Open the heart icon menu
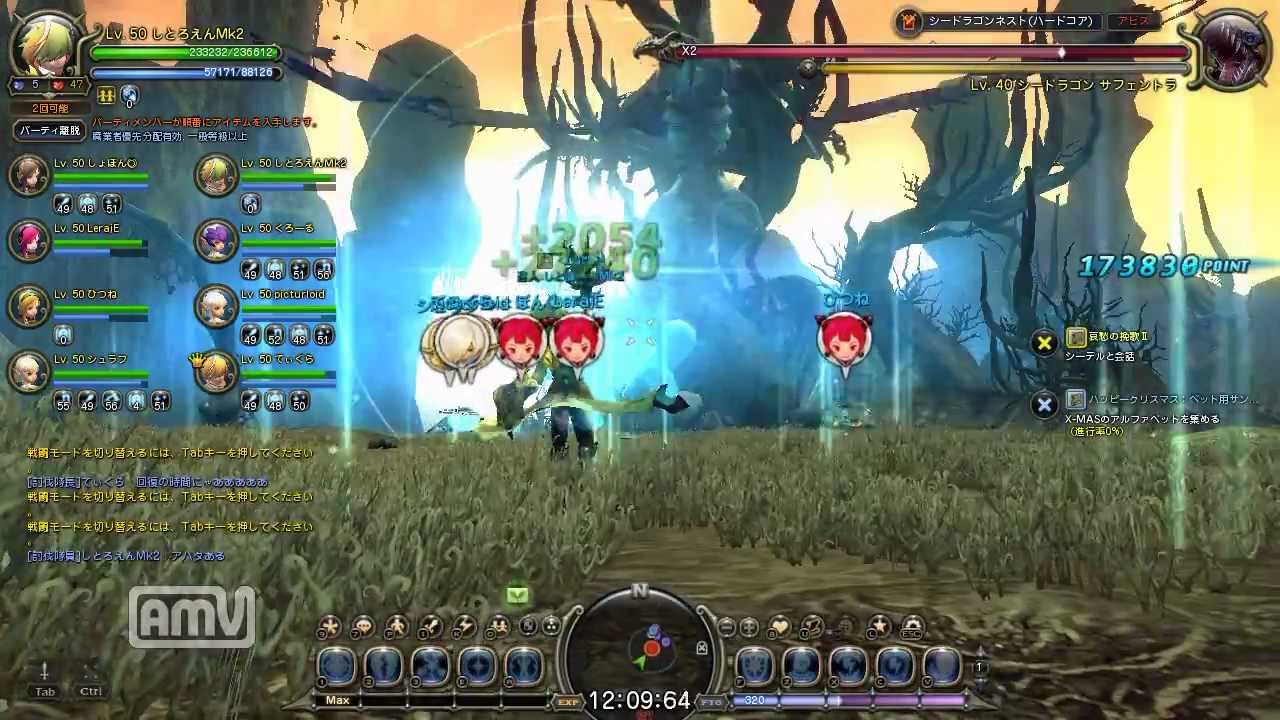 780,627
